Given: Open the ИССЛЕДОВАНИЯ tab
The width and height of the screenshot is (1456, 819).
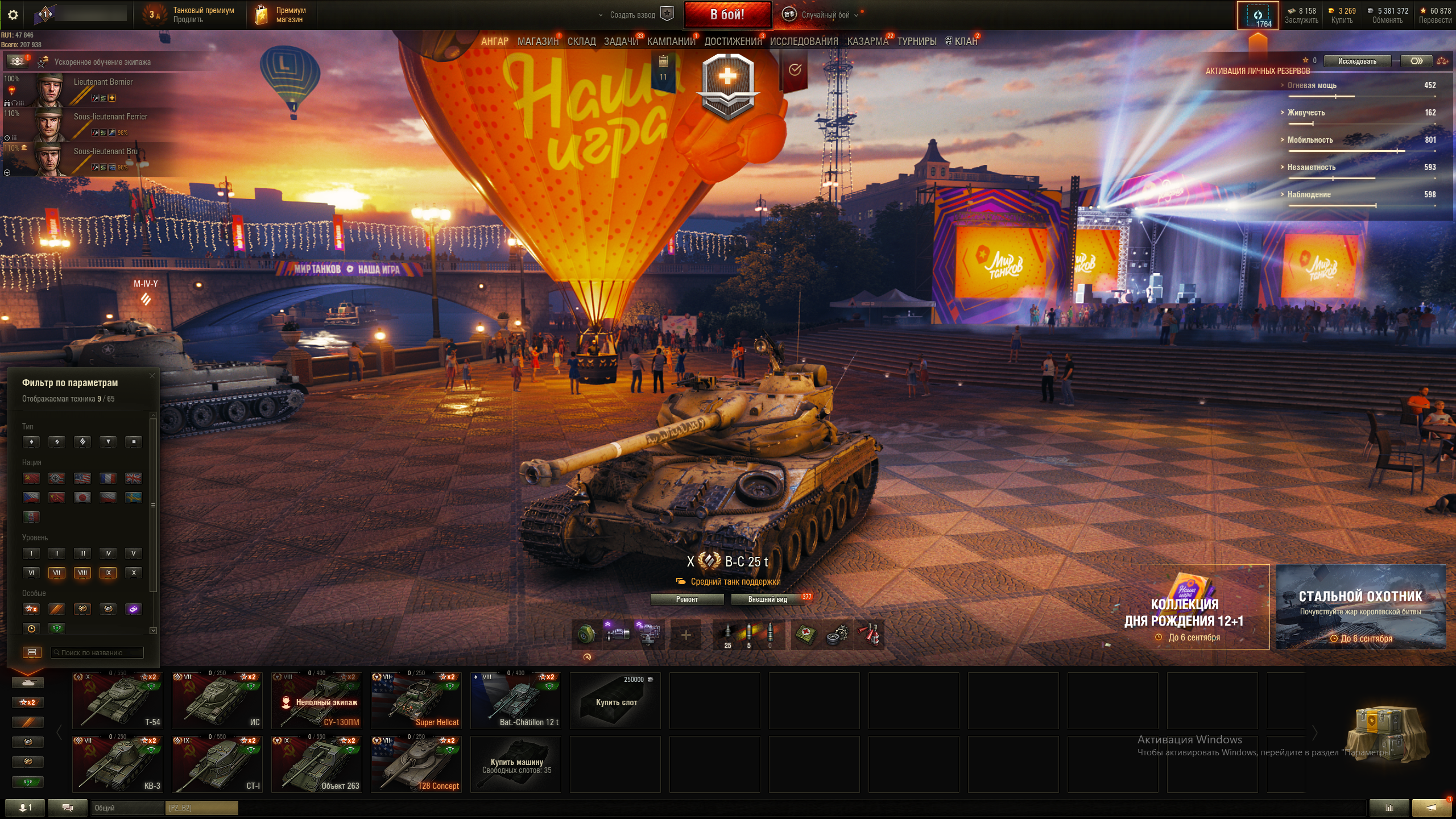Looking at the screenshot, I should tap(804, 42).
